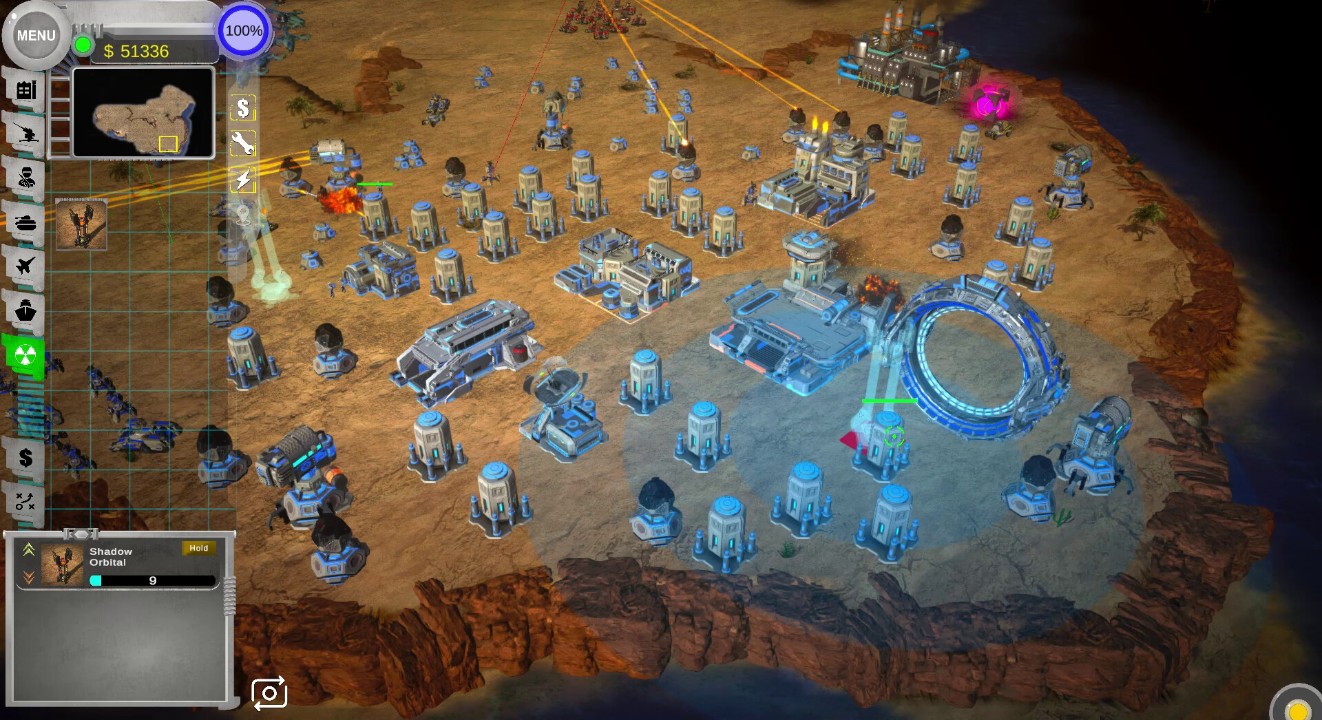
Task: Select the naval ship category
Action: tap(25, 310)
